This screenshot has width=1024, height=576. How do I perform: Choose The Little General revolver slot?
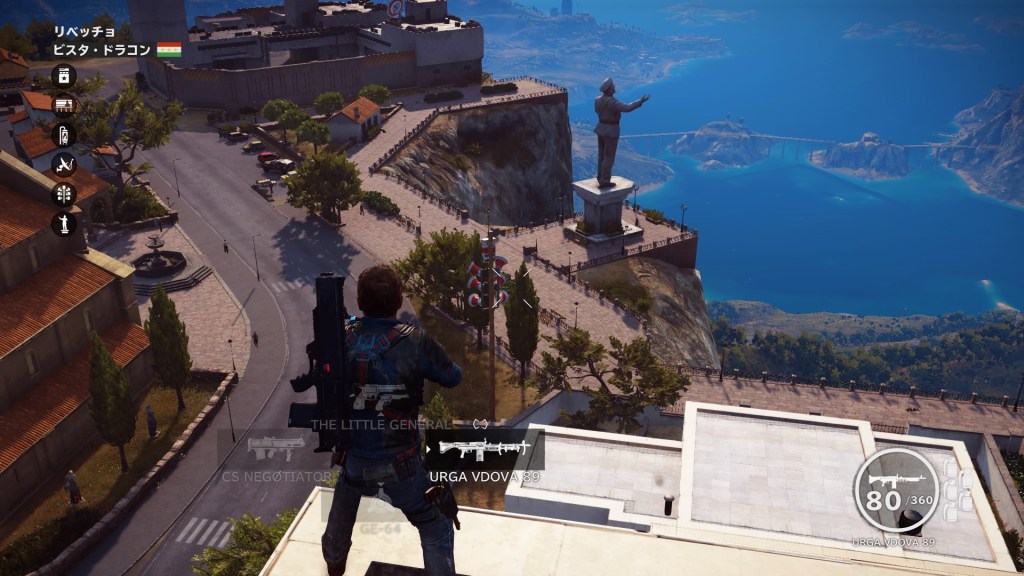(x=381, y=400)
